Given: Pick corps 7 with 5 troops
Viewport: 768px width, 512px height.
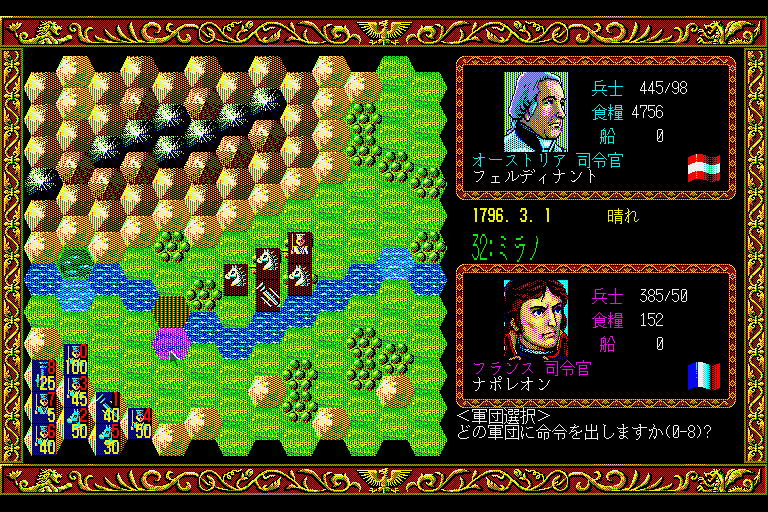Looking at the screenshot, I should click(46, 408).
